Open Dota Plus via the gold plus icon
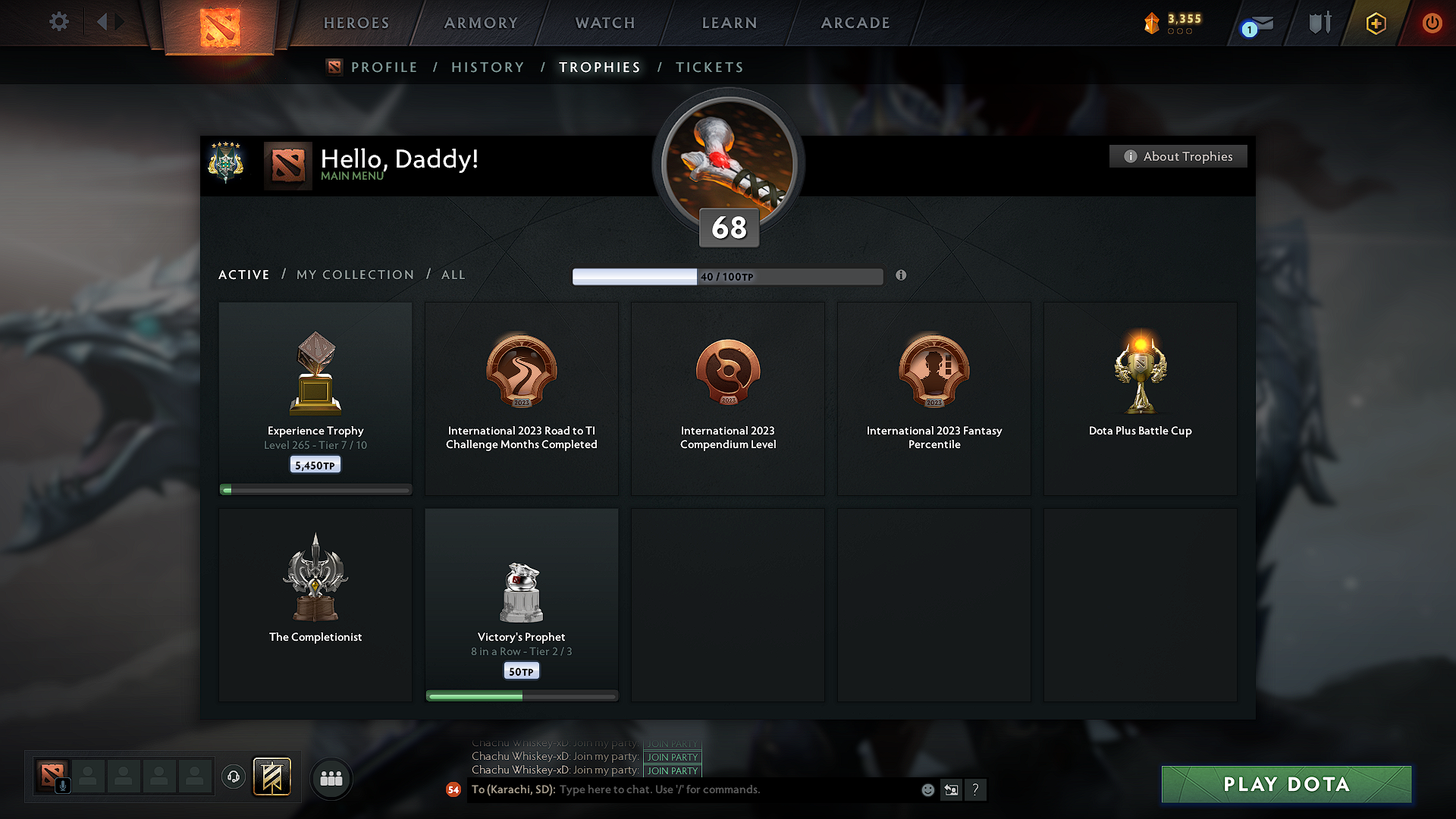 pos(1375,23)
